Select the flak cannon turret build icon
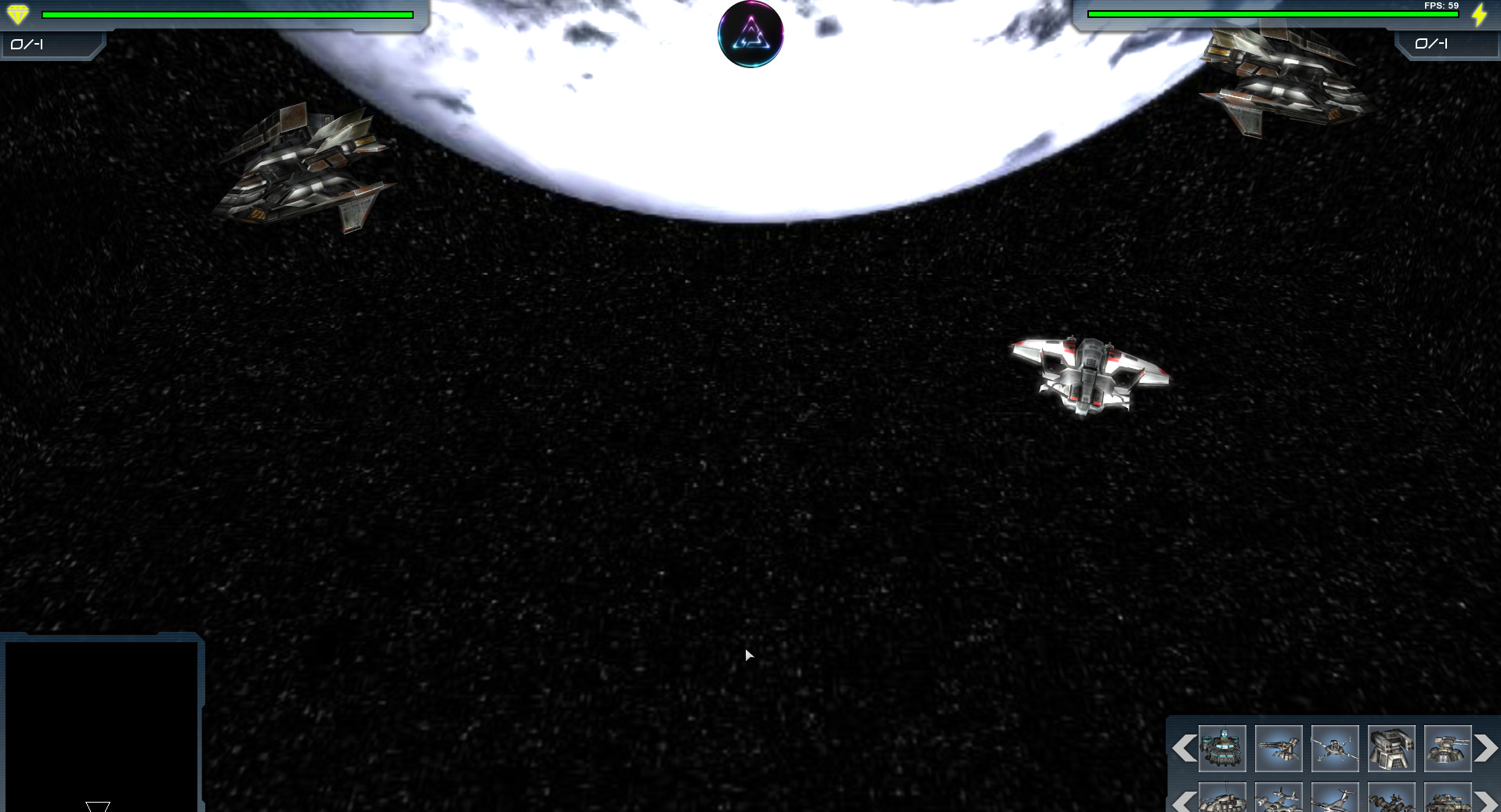1501x812 pixels. click(1448, 749)
